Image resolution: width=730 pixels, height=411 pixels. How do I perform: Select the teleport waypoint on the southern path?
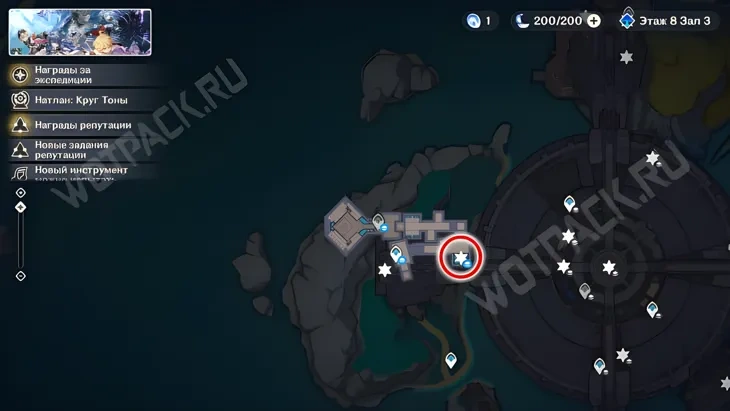tap(451, 359)
